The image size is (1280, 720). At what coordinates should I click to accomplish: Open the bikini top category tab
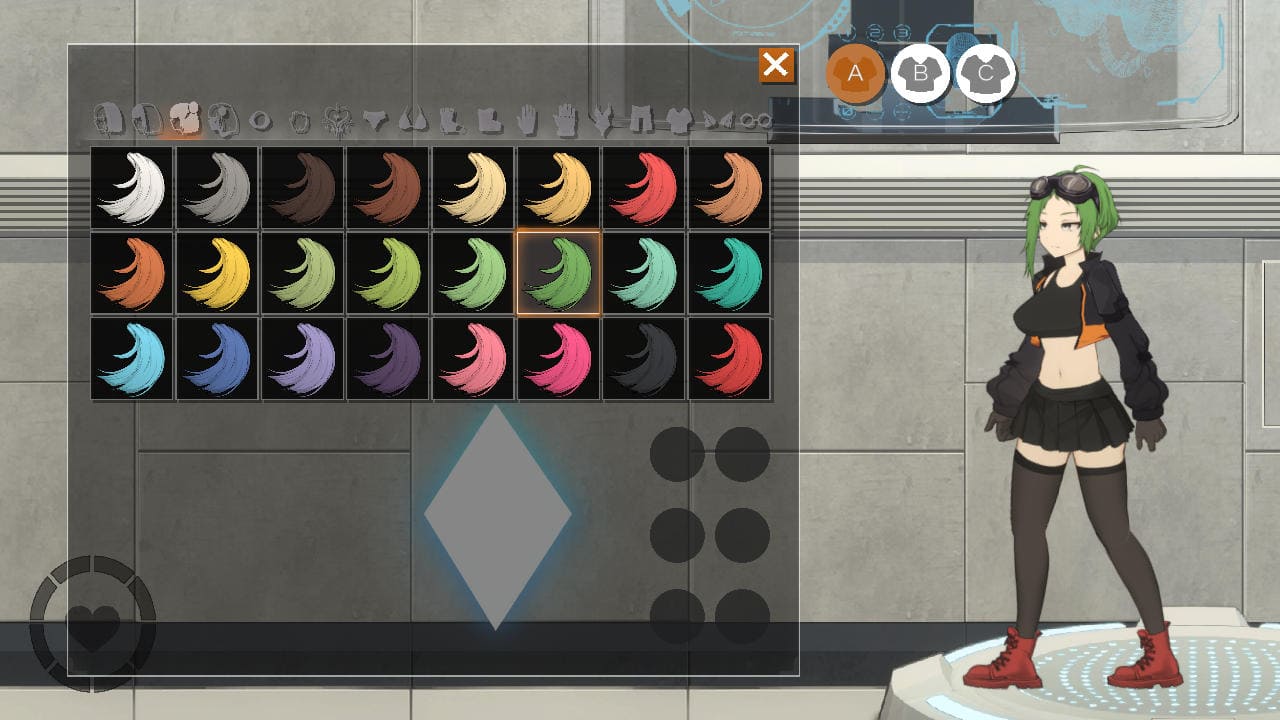(412, 121)
